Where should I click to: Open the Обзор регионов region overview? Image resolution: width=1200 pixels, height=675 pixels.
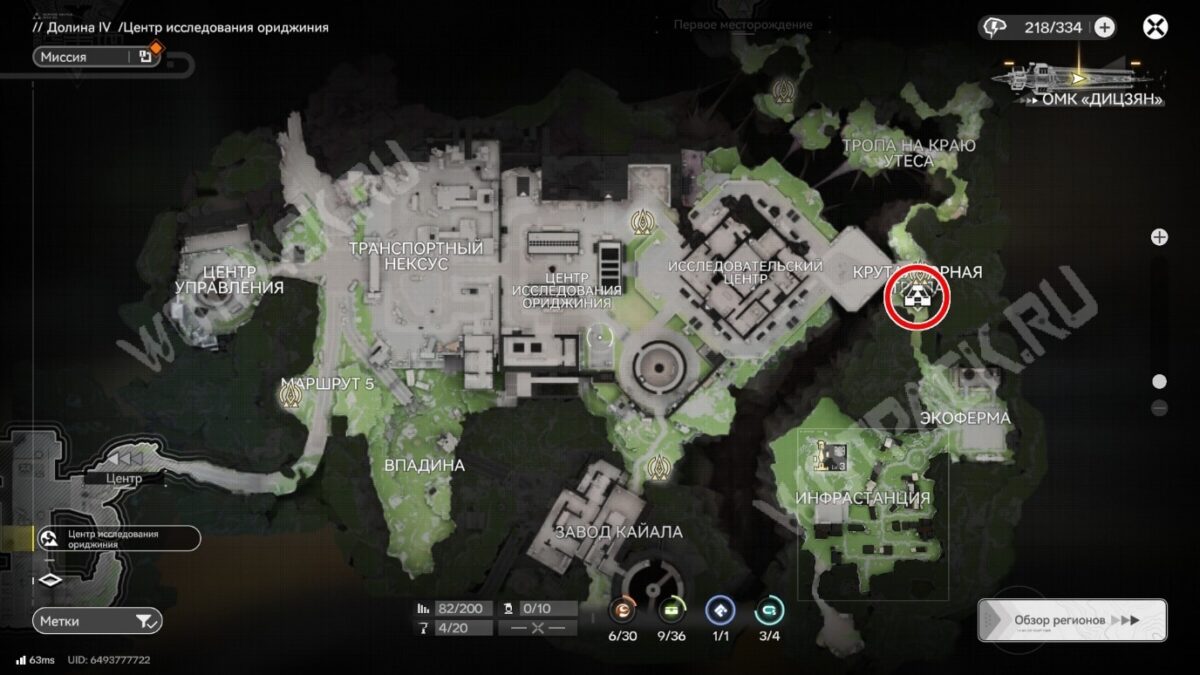click(1072, 620)
